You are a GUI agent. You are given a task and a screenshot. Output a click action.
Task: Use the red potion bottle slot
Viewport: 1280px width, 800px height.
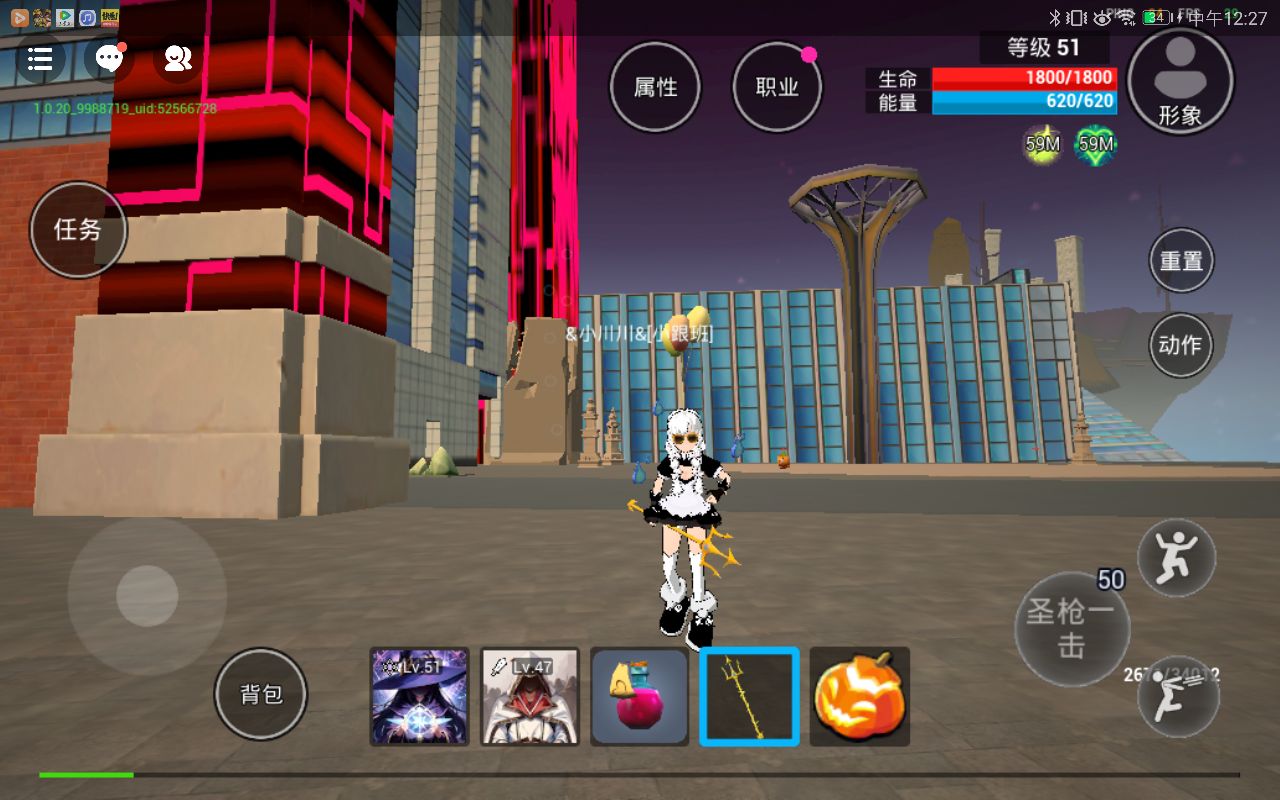click(640, 696)
